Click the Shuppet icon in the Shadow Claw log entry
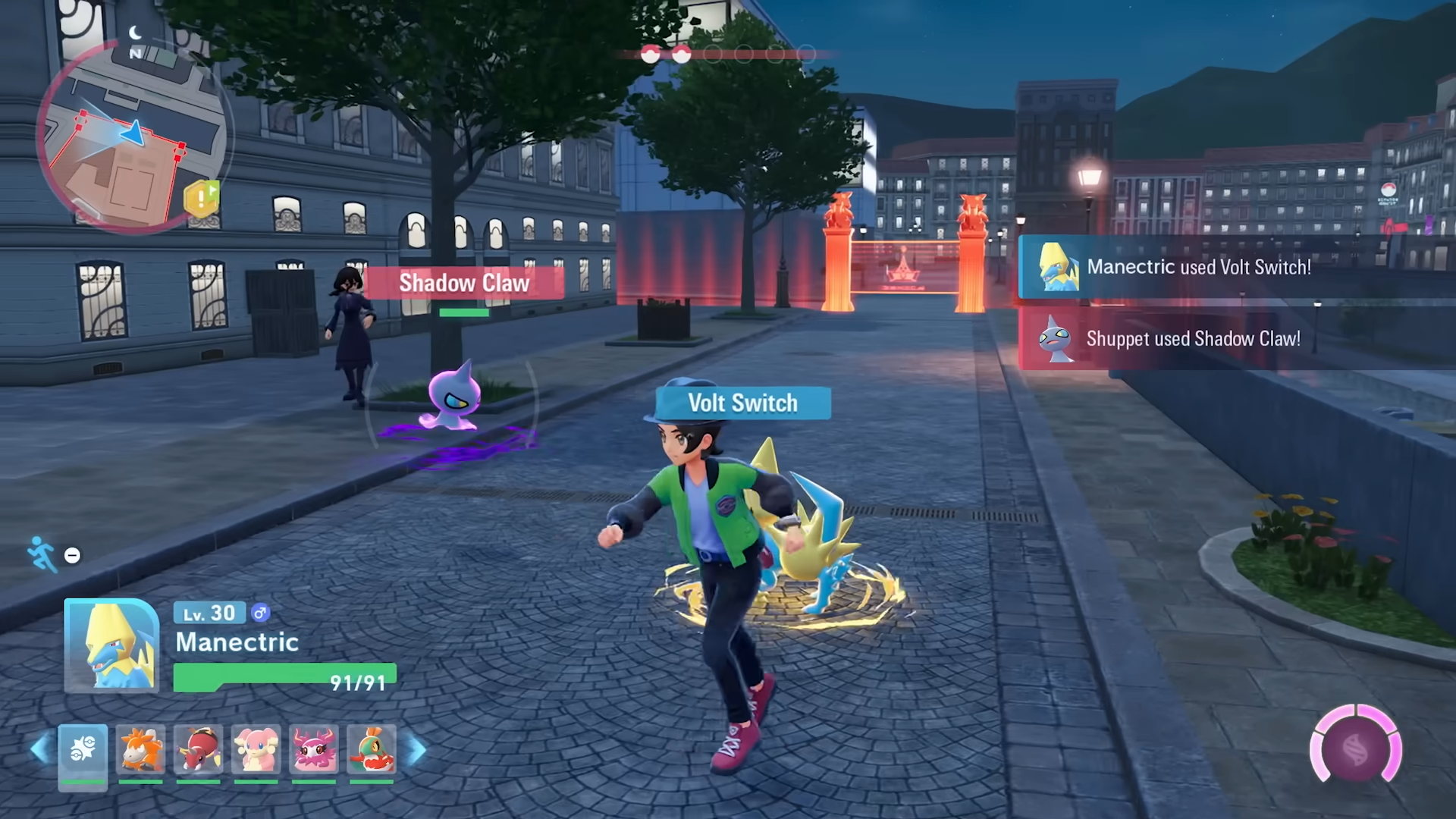The image size is (1456, 819). coord(1057,339)
